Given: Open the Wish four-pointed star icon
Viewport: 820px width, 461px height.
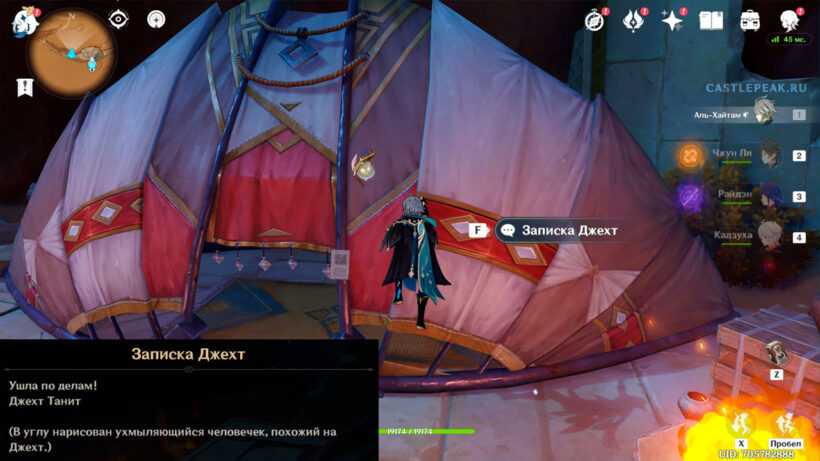Looking at the screenshot, I should (672, 20).
